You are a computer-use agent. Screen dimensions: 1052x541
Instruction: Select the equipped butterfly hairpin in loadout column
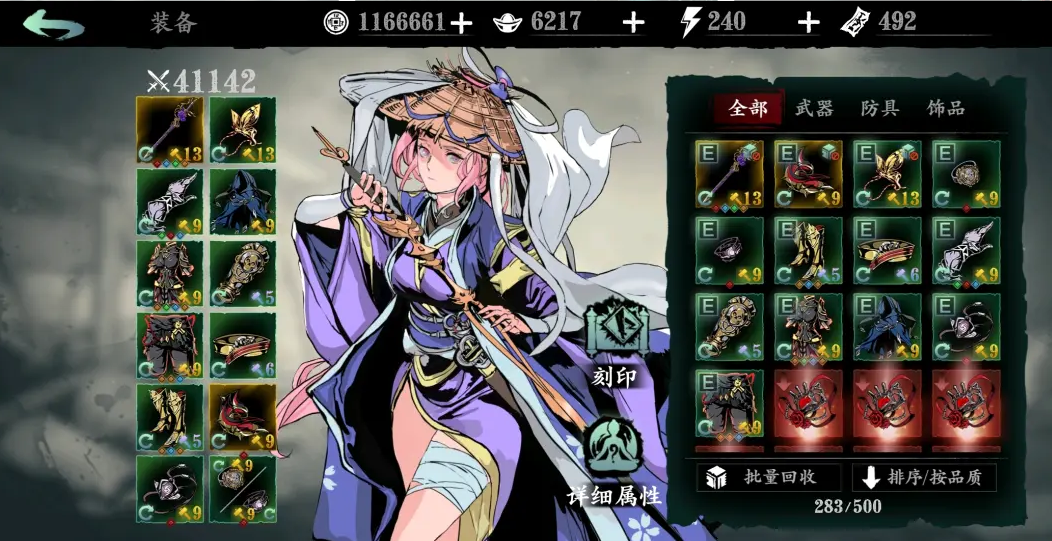243,130
